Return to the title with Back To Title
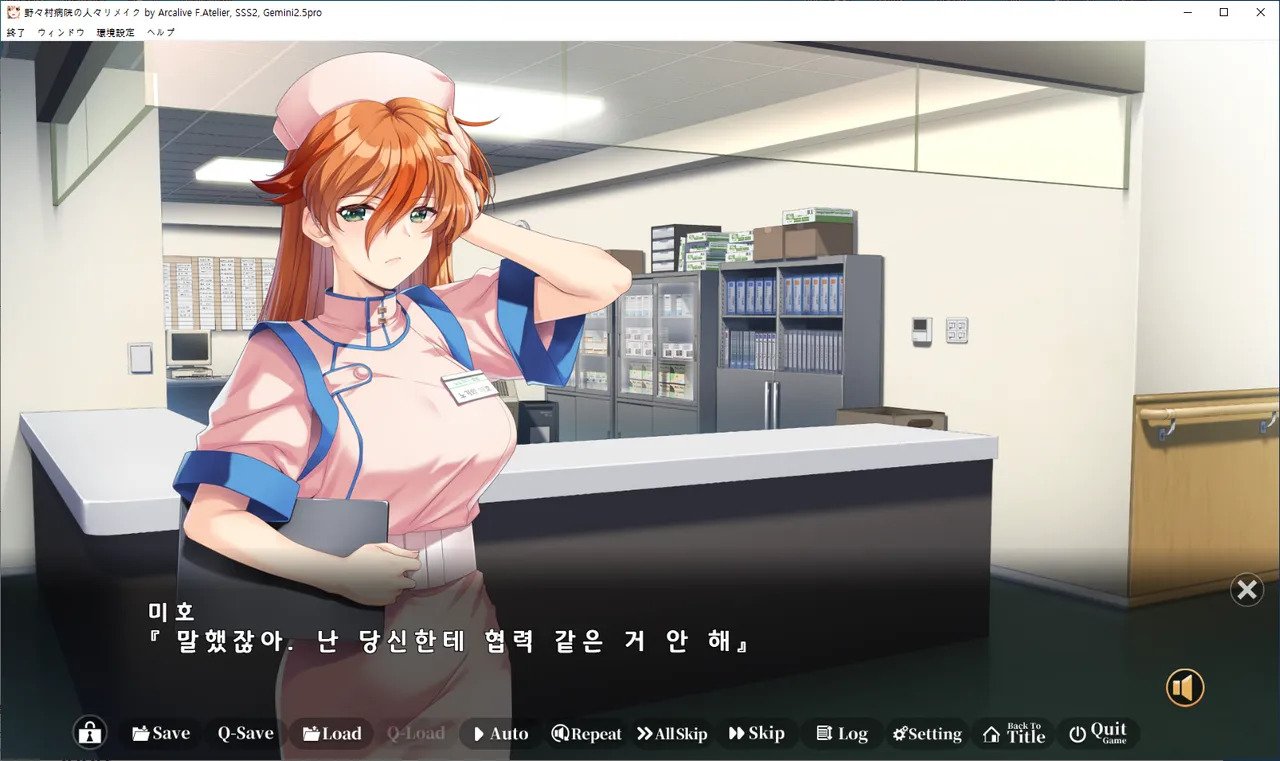The height and width of the screenshot is (761, 1280). pyautogui.click(x=1014, y=733)
